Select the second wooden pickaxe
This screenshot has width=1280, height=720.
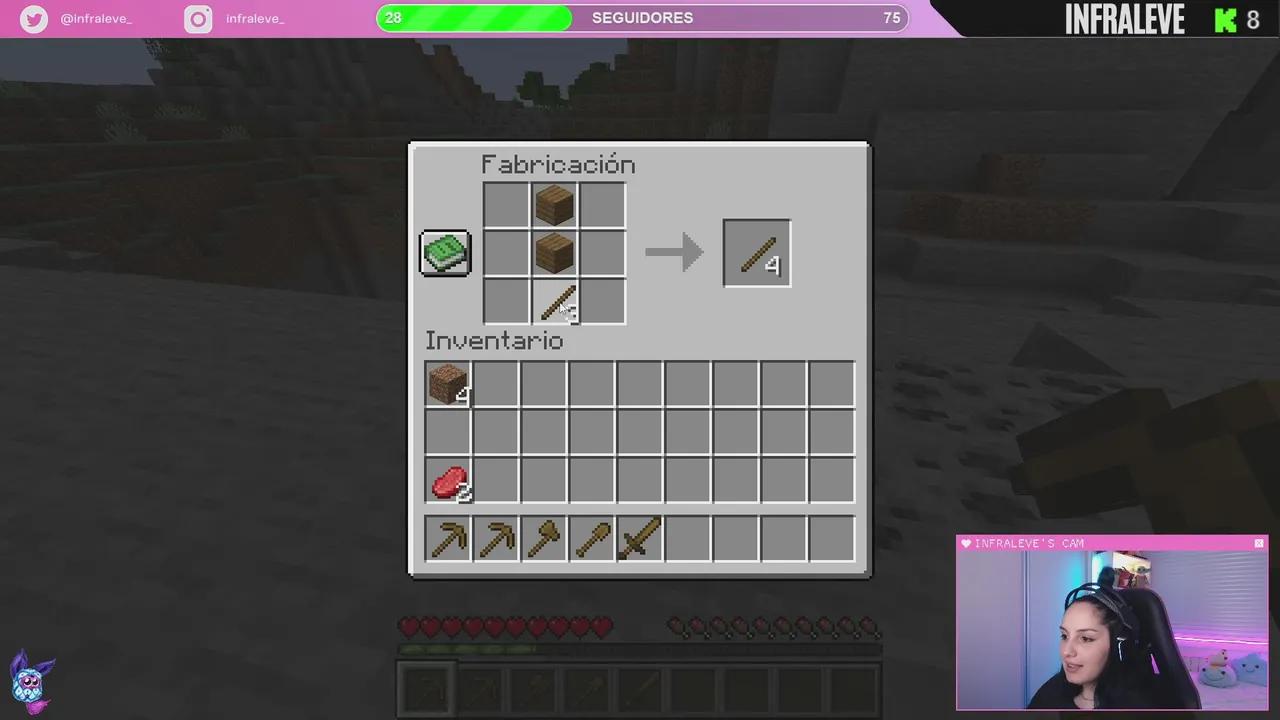coord(496,540)
